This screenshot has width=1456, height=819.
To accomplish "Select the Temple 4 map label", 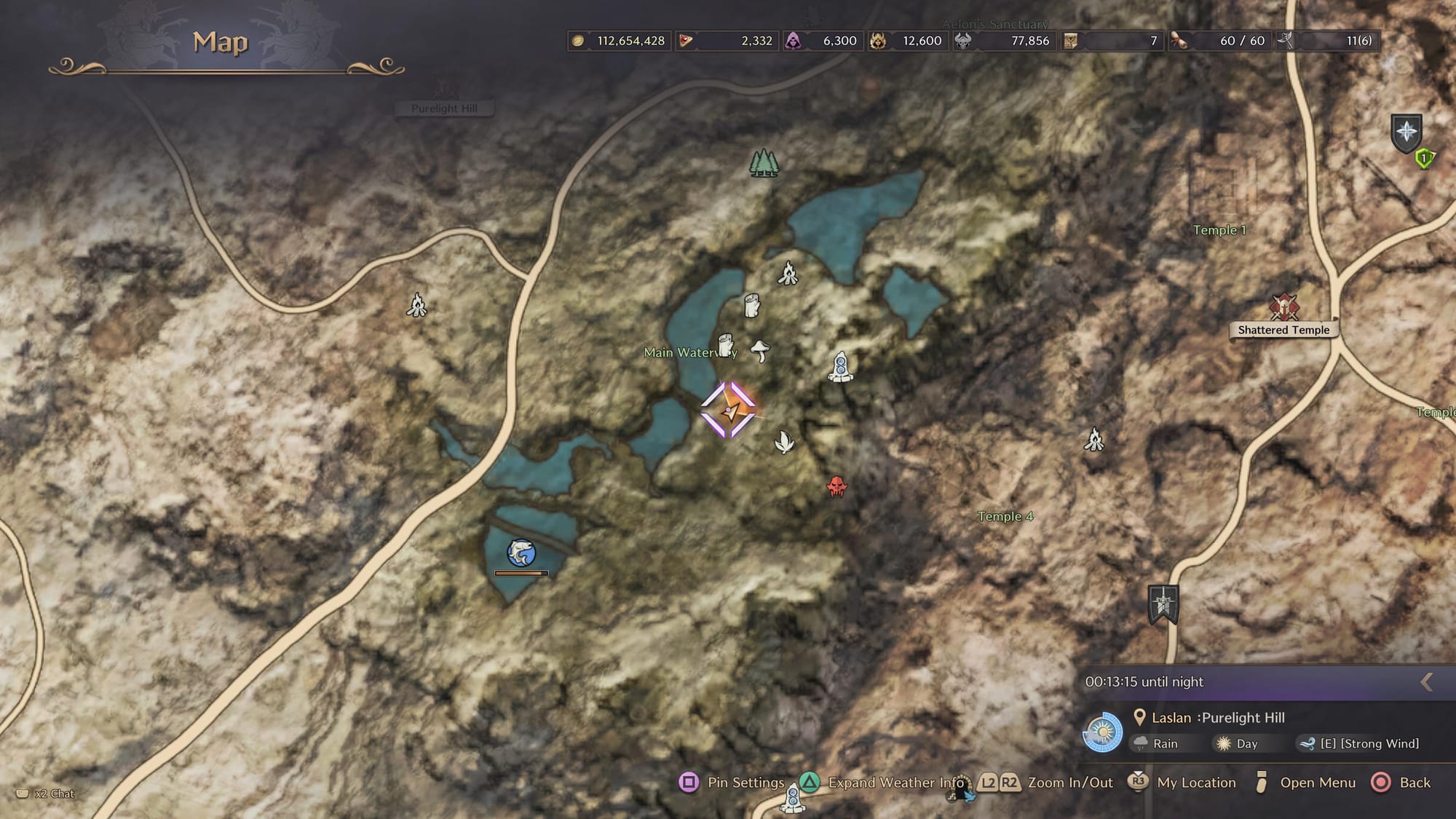I will [x=1005, y=516].
